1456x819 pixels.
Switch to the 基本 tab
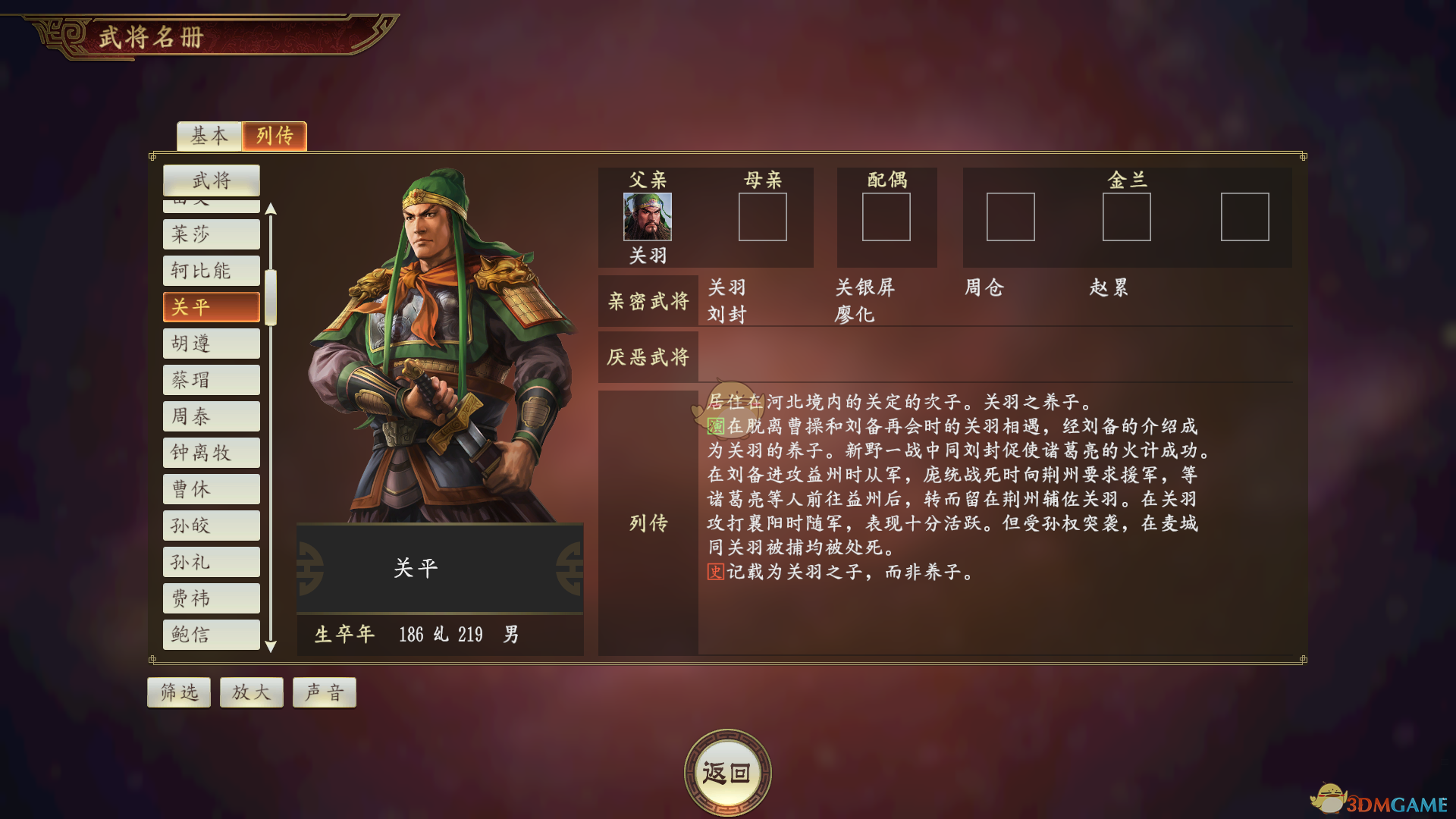pos(209,136)
